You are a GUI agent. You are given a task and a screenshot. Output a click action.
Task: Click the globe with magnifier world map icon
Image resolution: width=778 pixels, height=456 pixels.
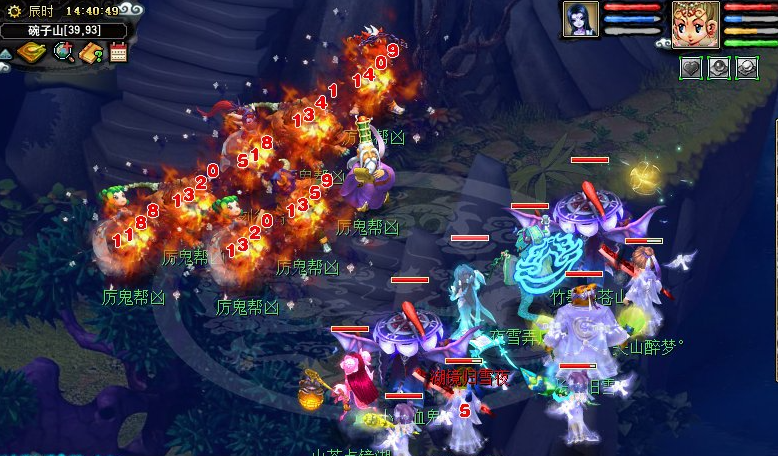[64, 52]
